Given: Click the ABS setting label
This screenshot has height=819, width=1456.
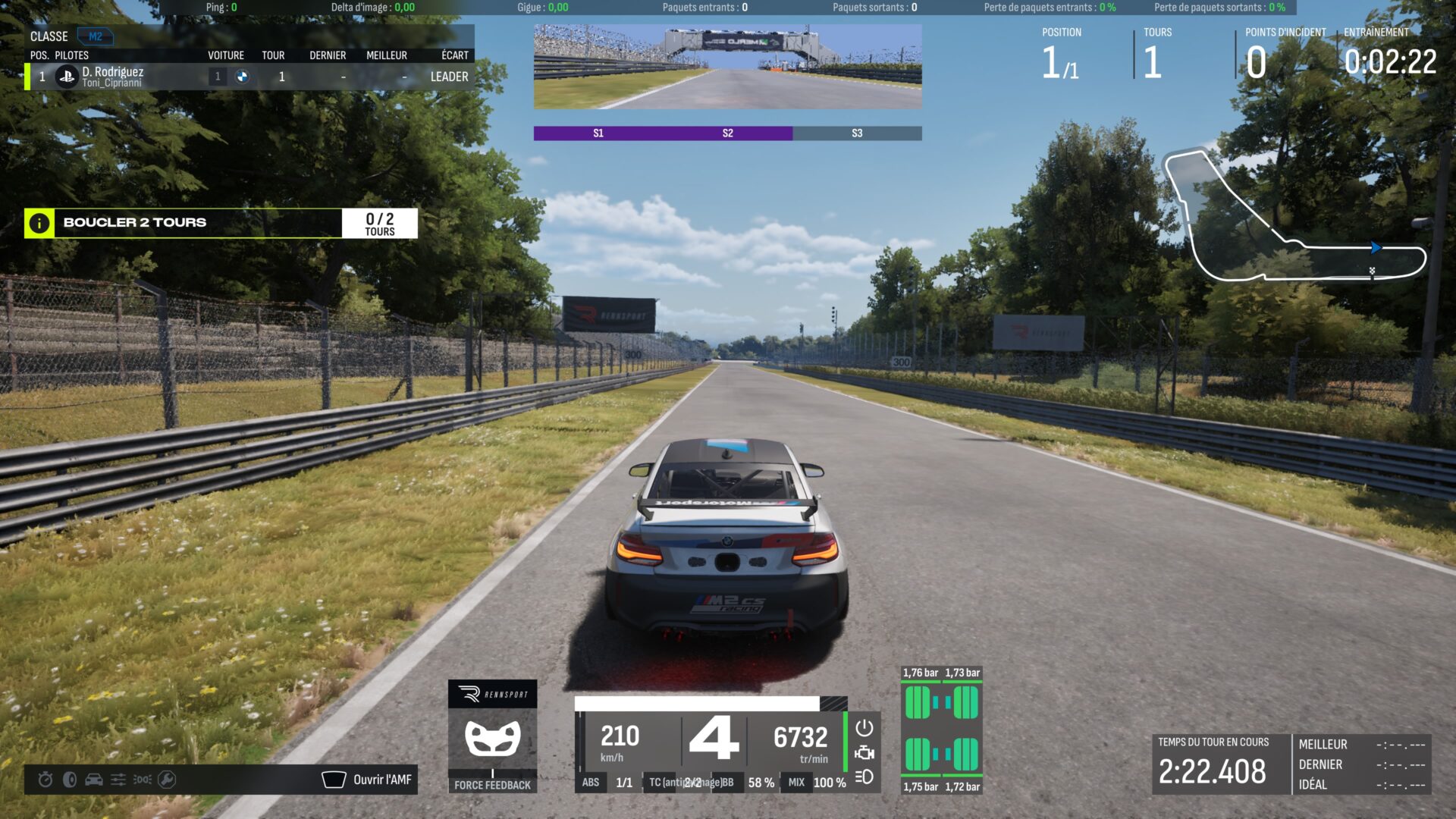Looking at the screenshot, I should (x=591, y=783).
